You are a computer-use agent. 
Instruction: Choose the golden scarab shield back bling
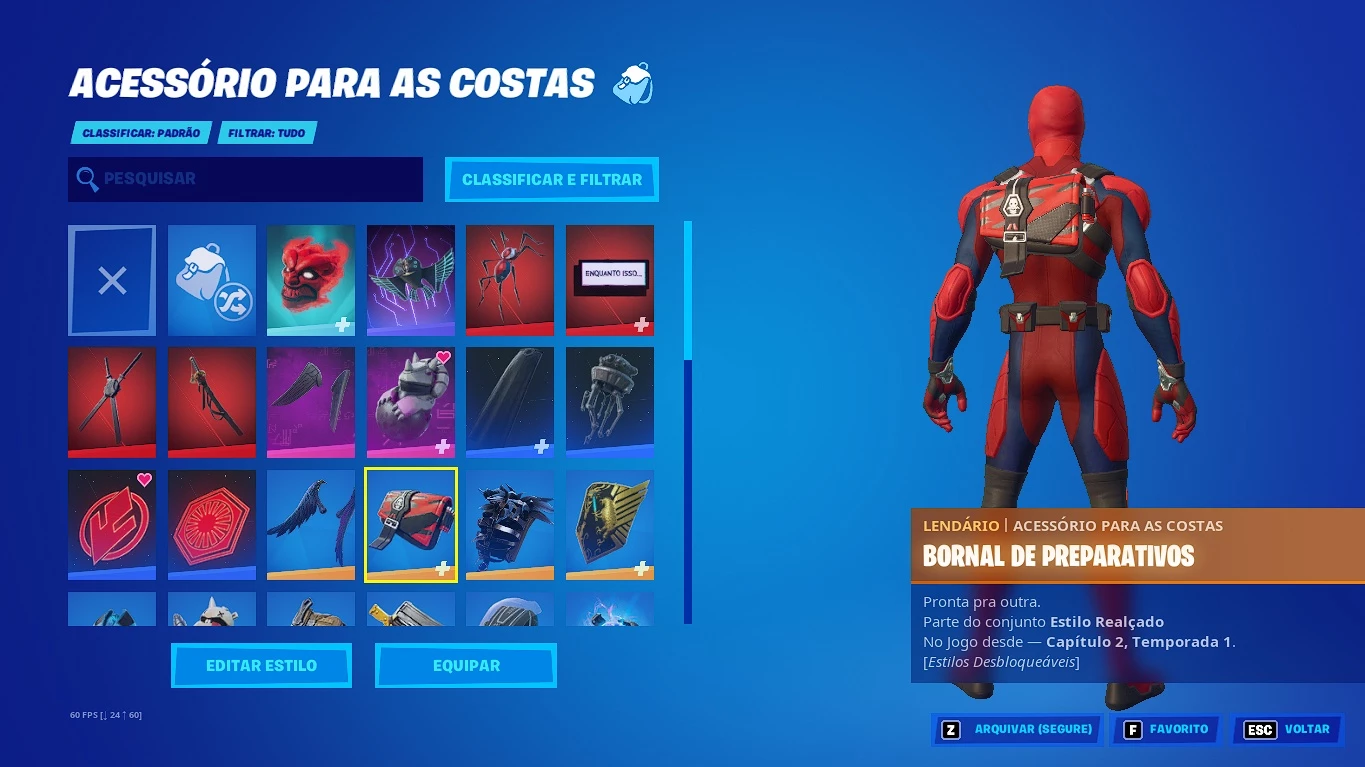click(610, 524)
